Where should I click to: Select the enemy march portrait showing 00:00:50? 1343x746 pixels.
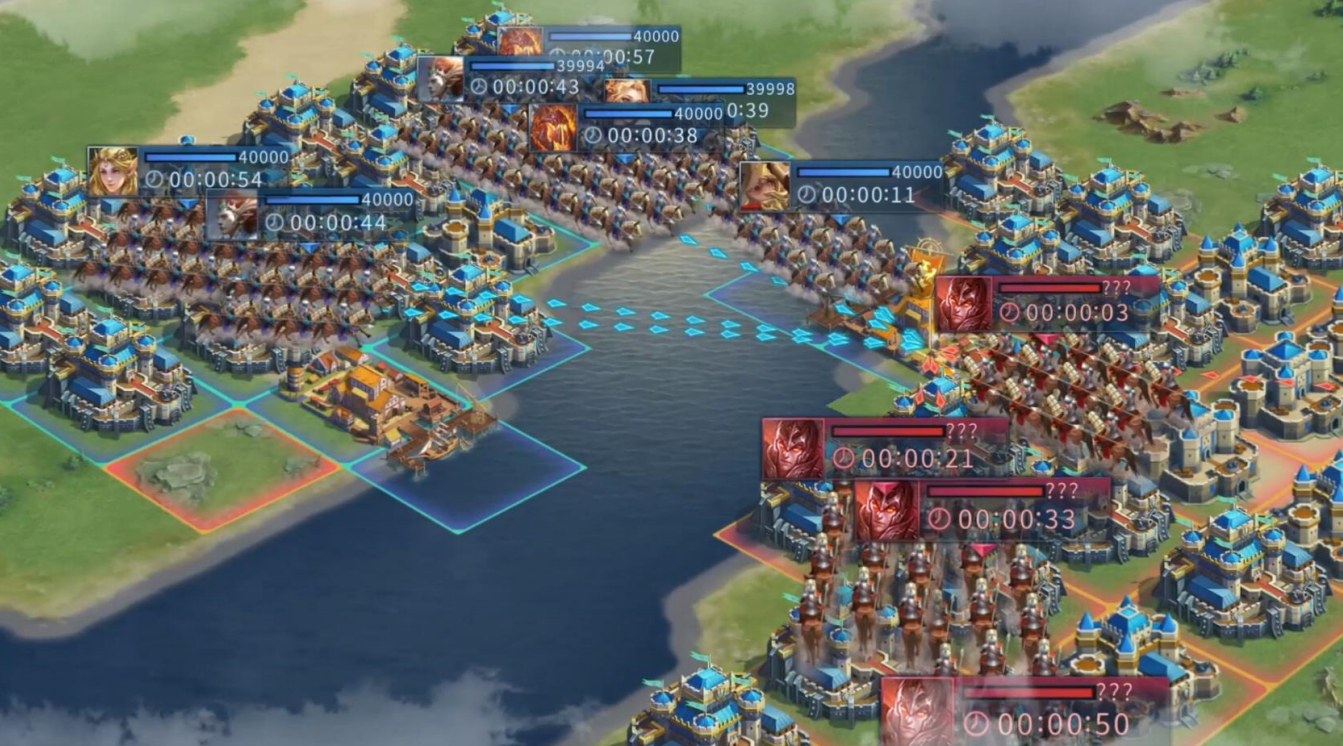[917, 711]
